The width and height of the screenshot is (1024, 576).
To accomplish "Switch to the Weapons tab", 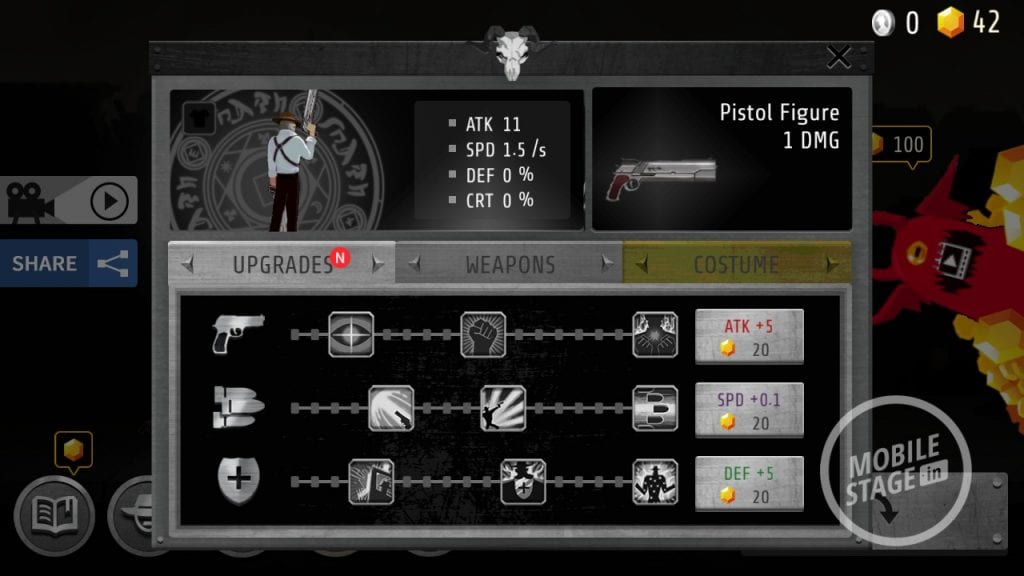I will point(509,265).
